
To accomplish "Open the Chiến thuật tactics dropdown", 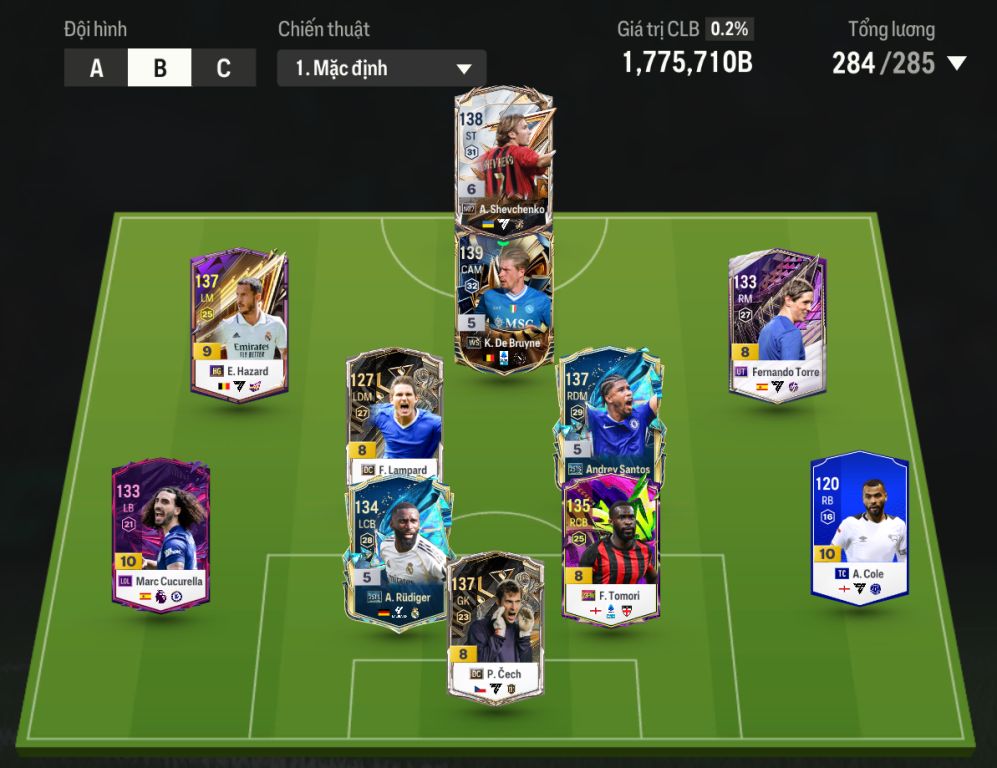I will click(x=381, y=68).
